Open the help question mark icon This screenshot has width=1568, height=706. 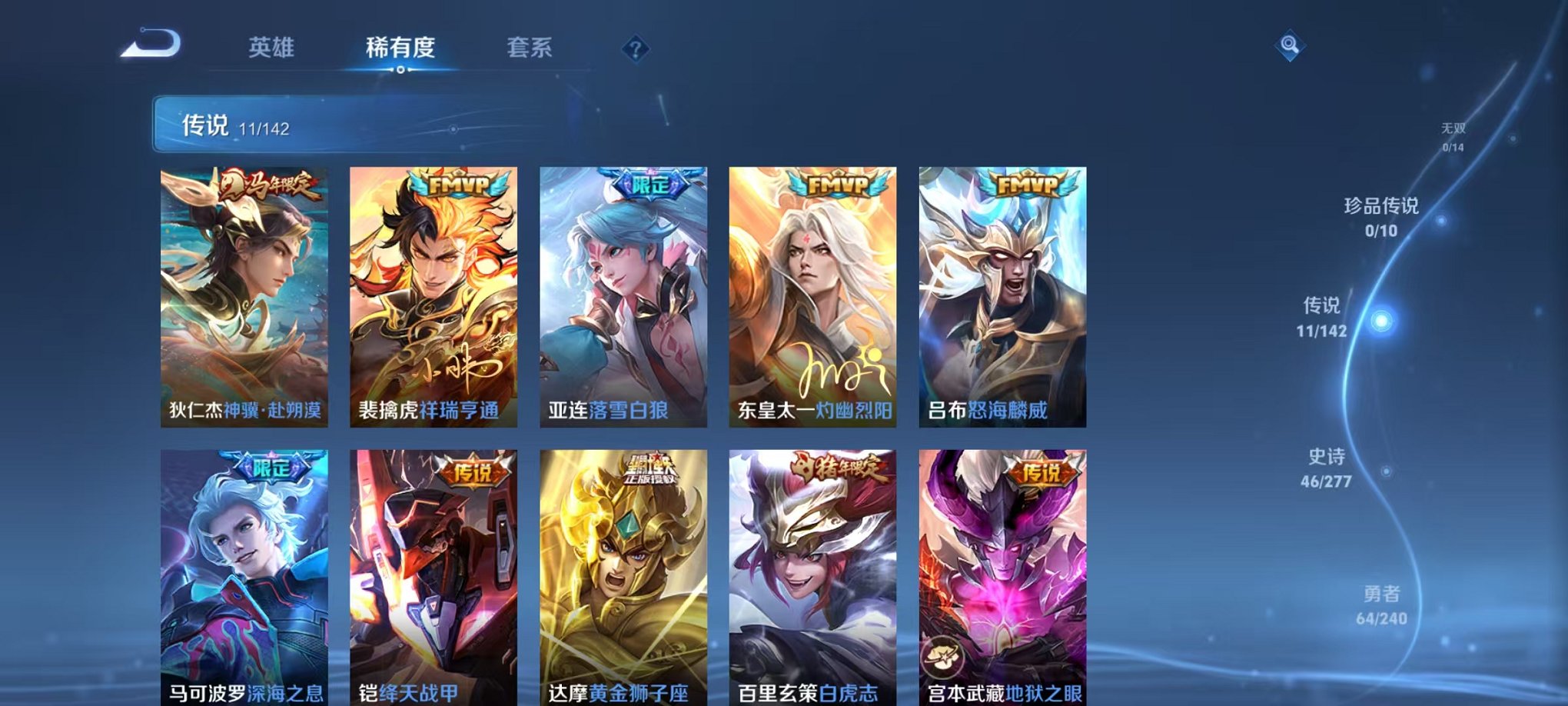635,49
